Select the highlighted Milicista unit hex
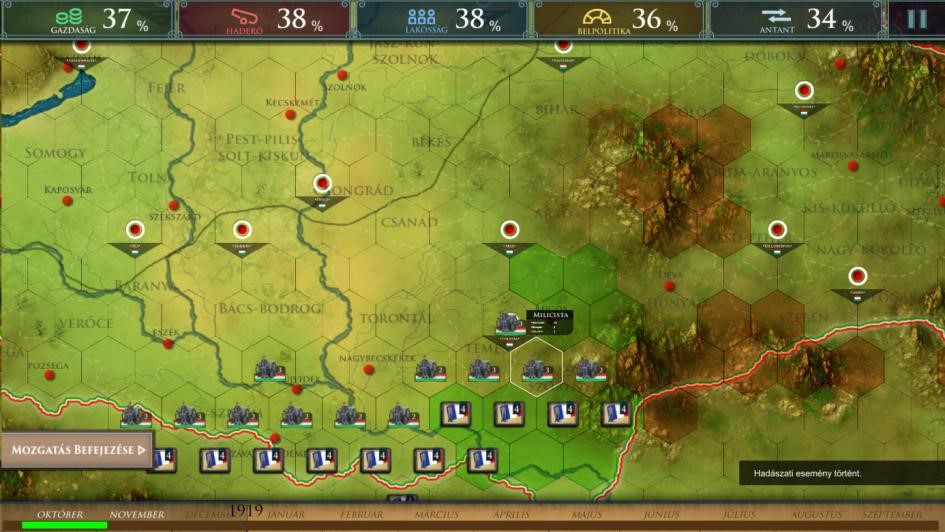The width and height of the screenshot is (945, 532). (x=536, y=368)
